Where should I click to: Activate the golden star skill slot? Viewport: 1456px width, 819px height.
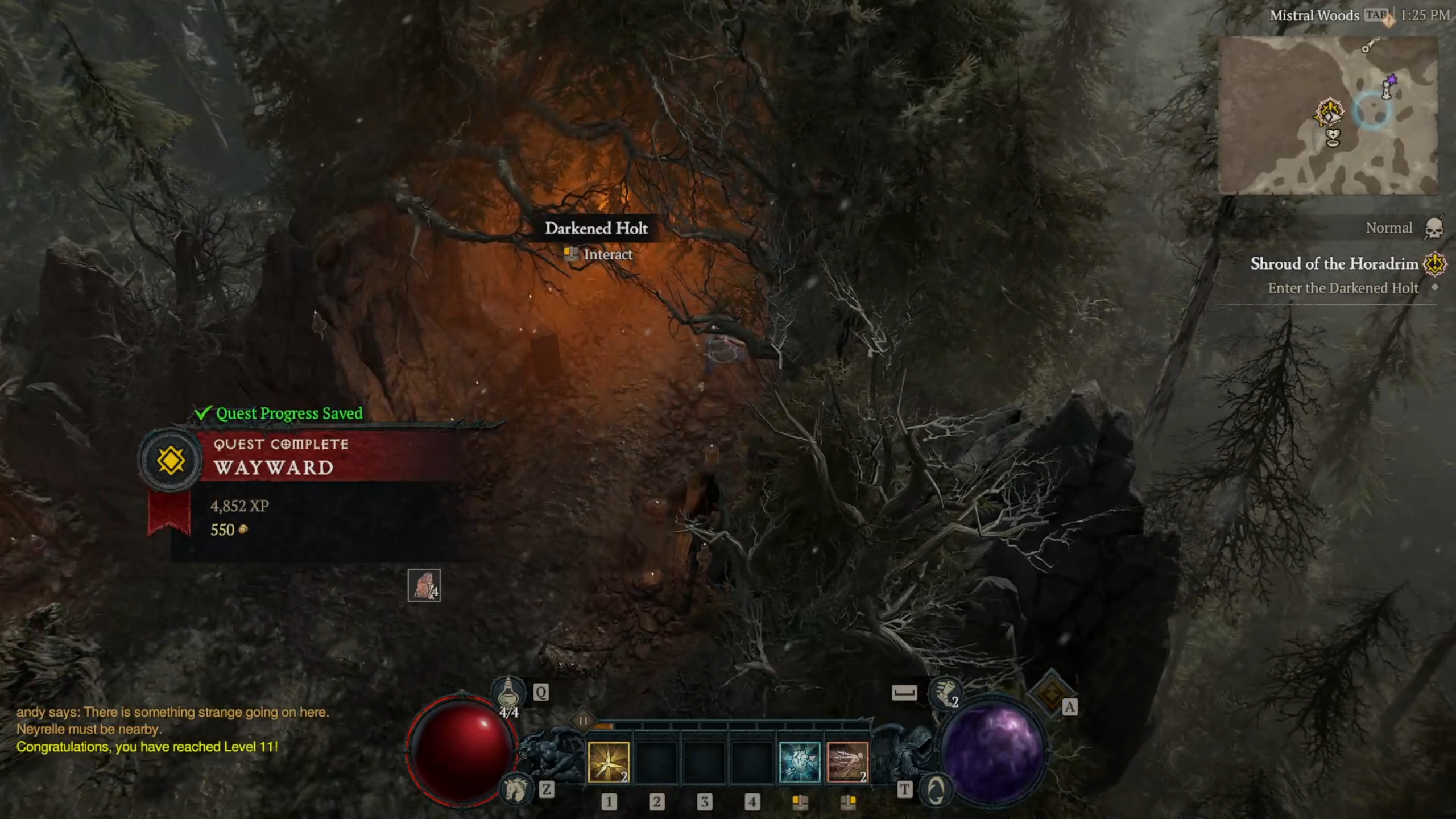tap(608, 762)
